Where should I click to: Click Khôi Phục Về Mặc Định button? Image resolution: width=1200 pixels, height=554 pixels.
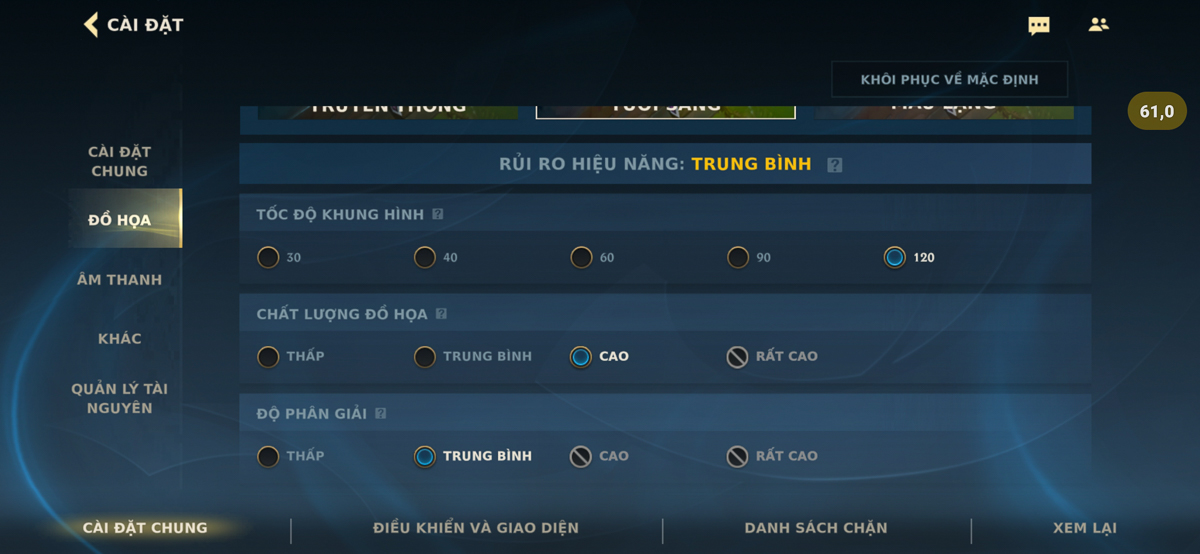pyautogui.click(x=949, y=80)
